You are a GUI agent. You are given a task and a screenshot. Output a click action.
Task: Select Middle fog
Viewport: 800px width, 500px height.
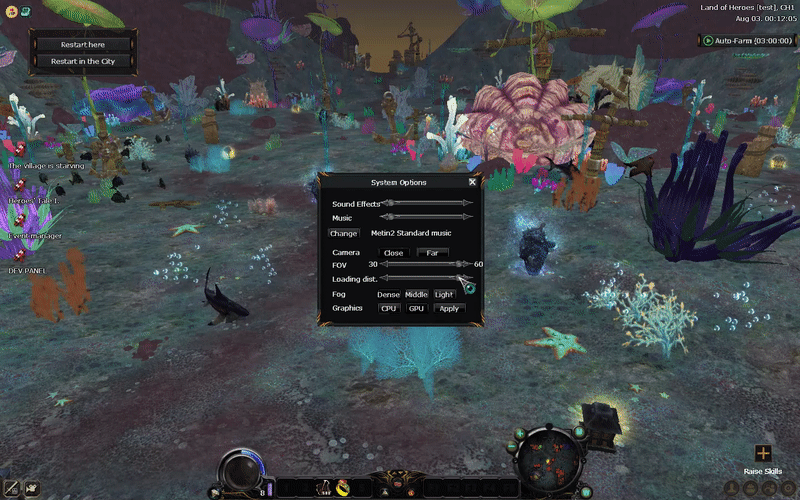pos(416,294)
